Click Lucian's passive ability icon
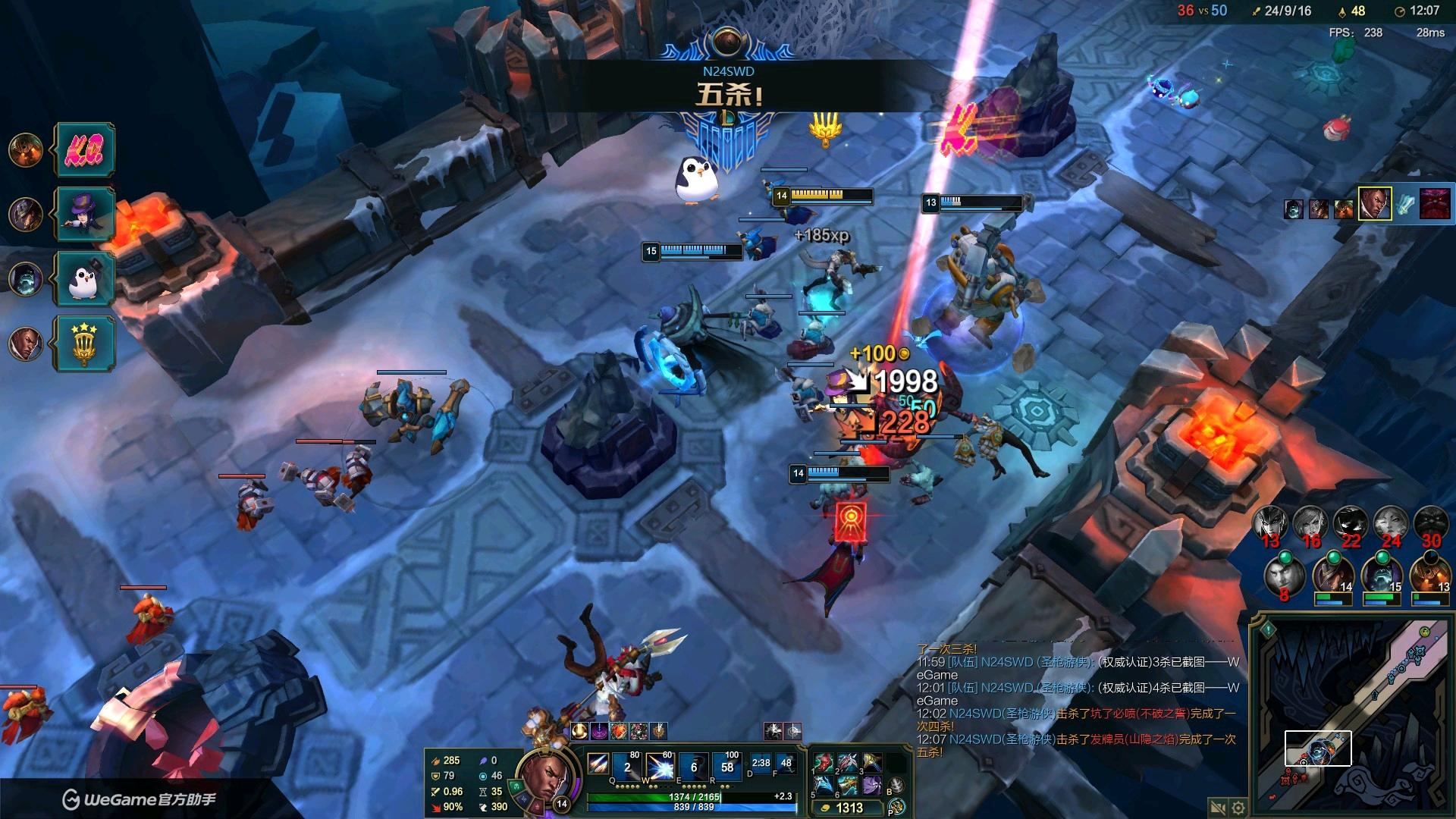Image resolution: width=1456 pixels, height=819 pixels. 598,764
